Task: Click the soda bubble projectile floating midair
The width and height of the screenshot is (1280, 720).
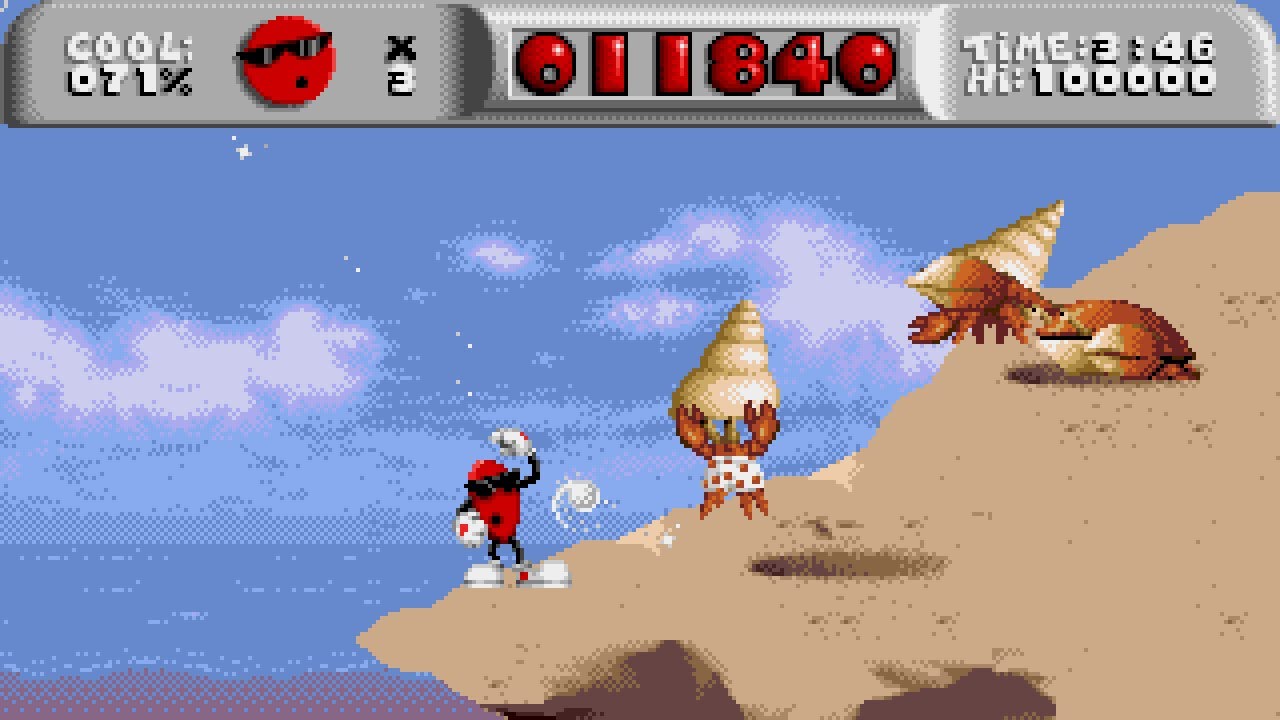Action: click(x=578, y=498)
